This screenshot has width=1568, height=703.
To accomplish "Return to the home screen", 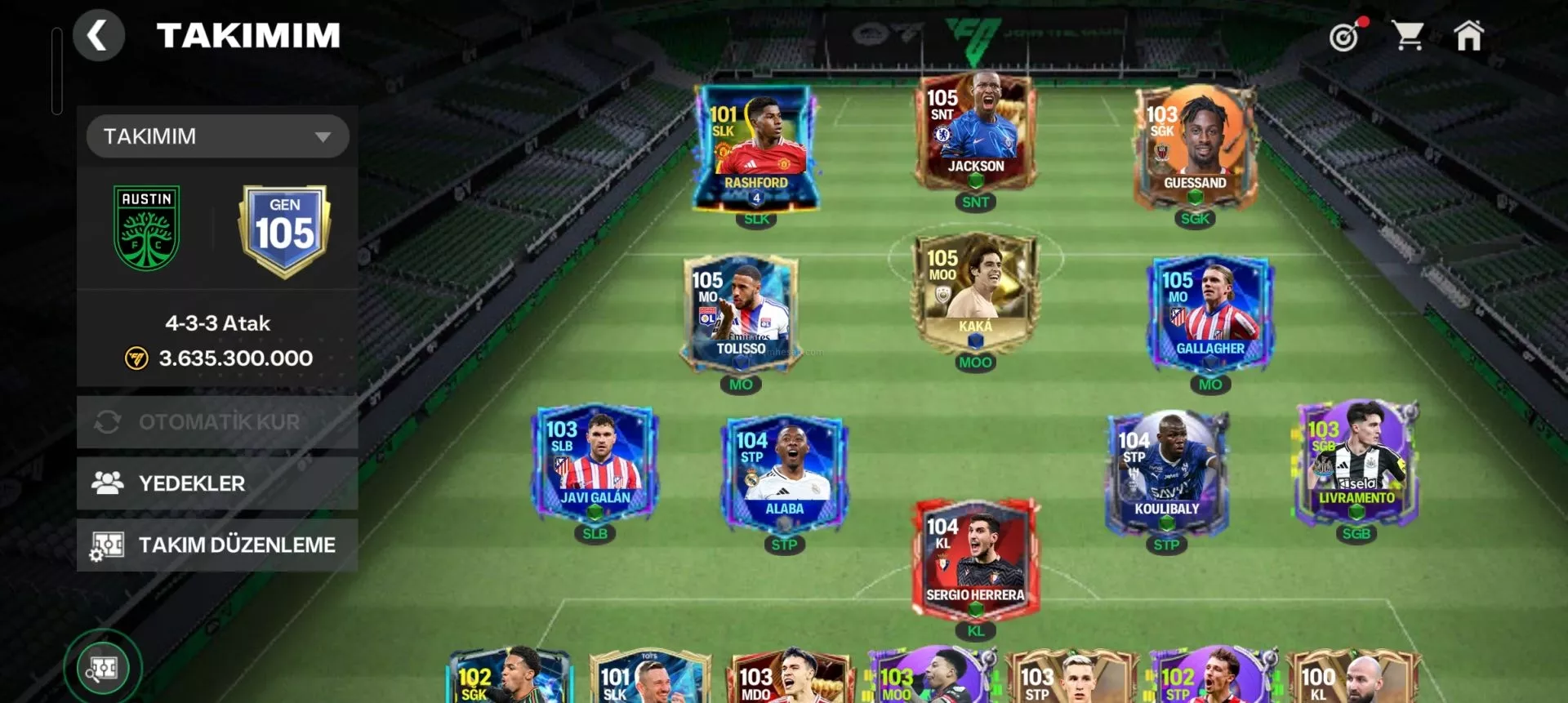I will pos(1468,36).
